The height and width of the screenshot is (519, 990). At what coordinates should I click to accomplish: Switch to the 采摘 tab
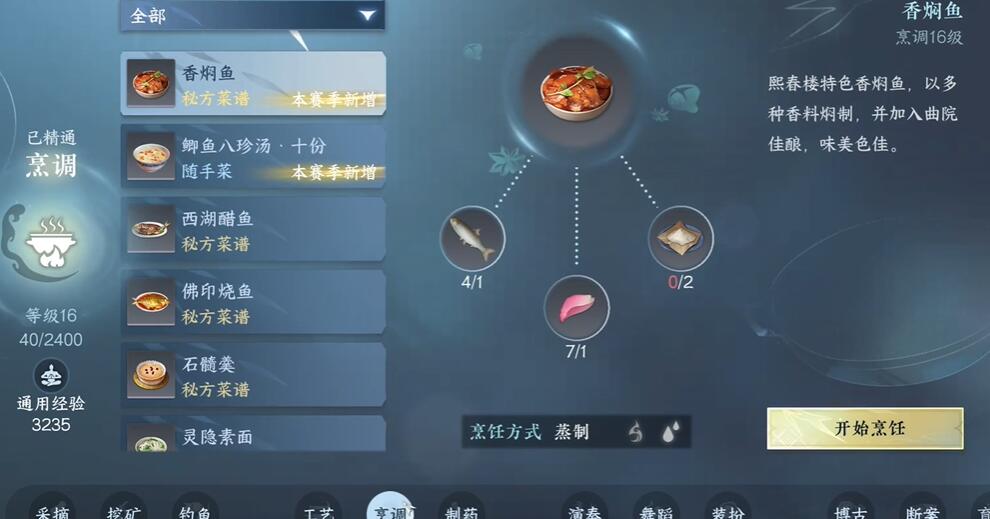[52, 510]
